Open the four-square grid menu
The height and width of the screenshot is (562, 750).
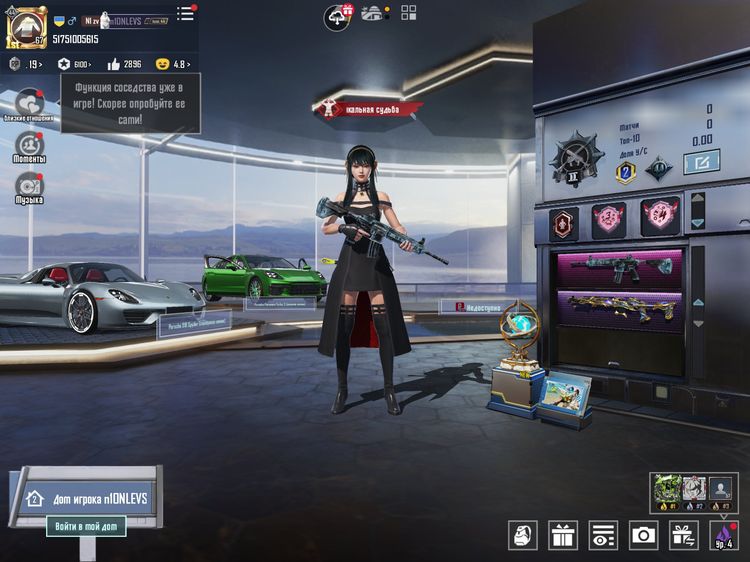(409, 13)
